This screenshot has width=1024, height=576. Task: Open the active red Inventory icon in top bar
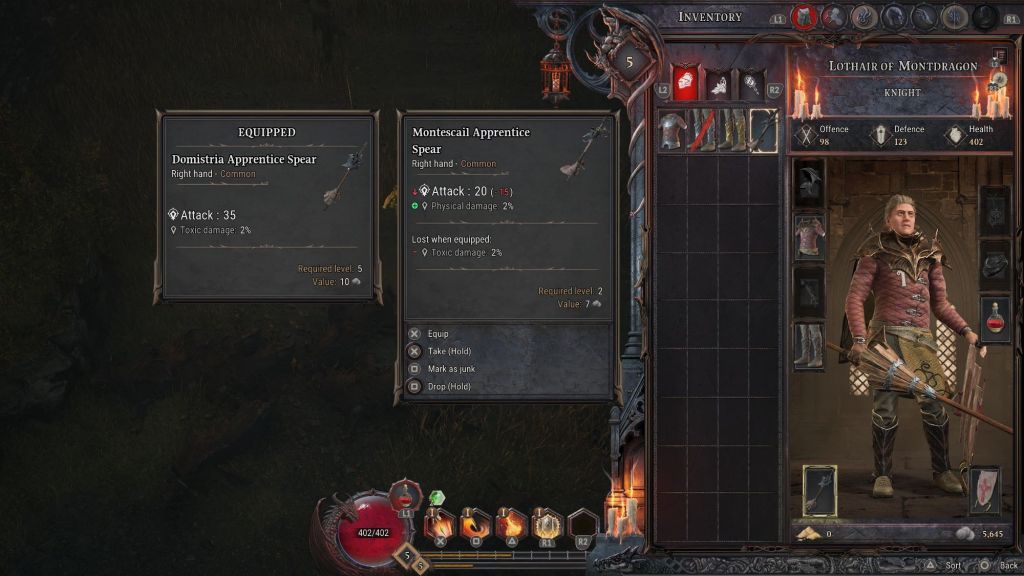803,17
